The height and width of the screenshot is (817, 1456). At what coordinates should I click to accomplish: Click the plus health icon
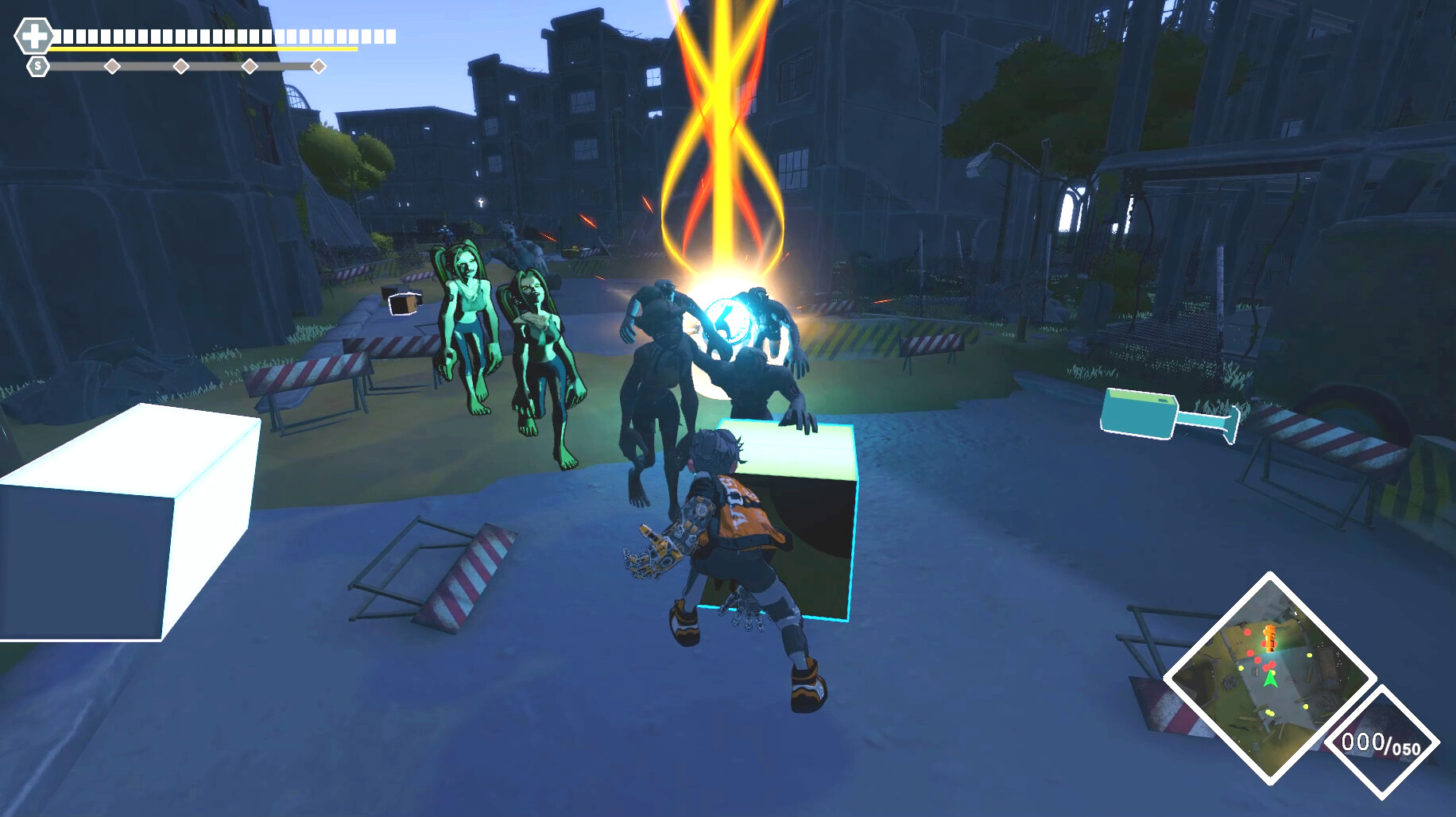coord(33,35)
